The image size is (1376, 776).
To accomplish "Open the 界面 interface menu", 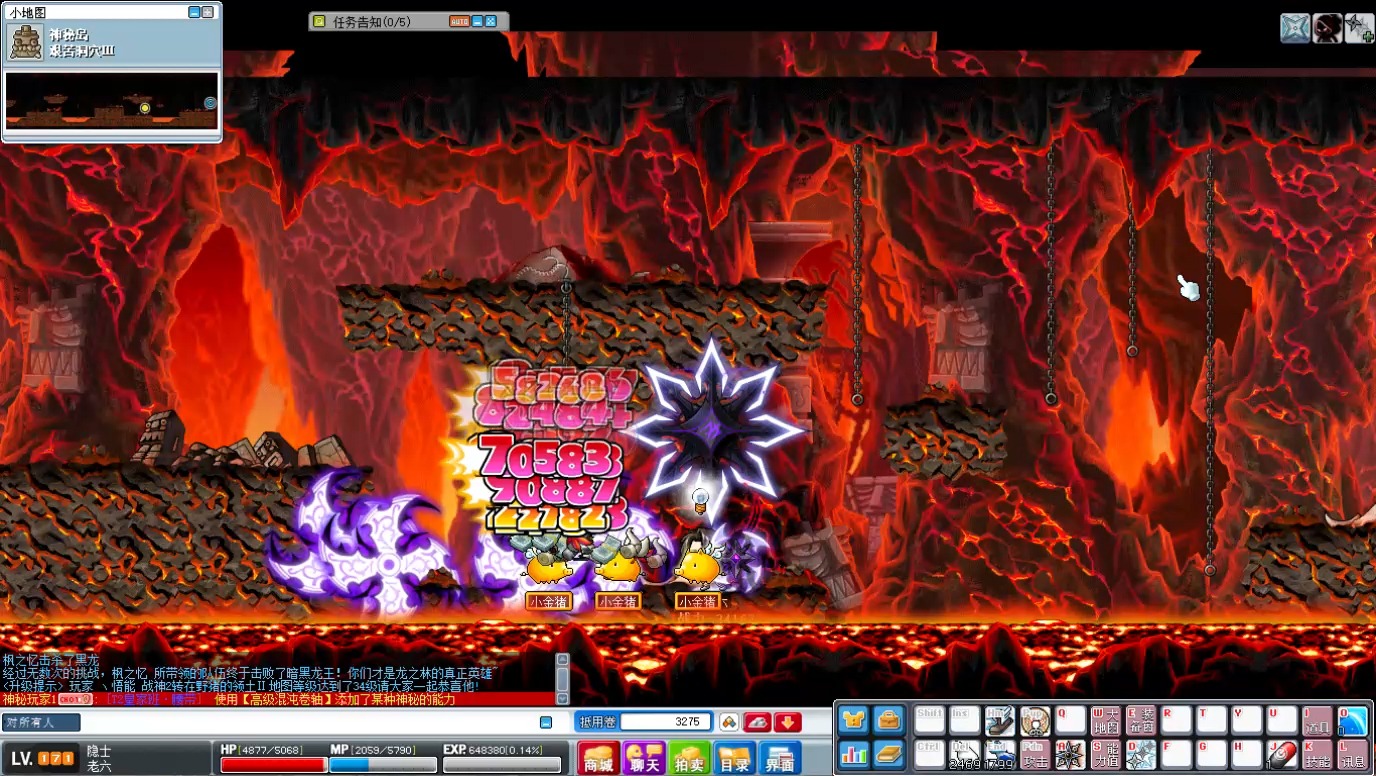I will coord(780,758).
